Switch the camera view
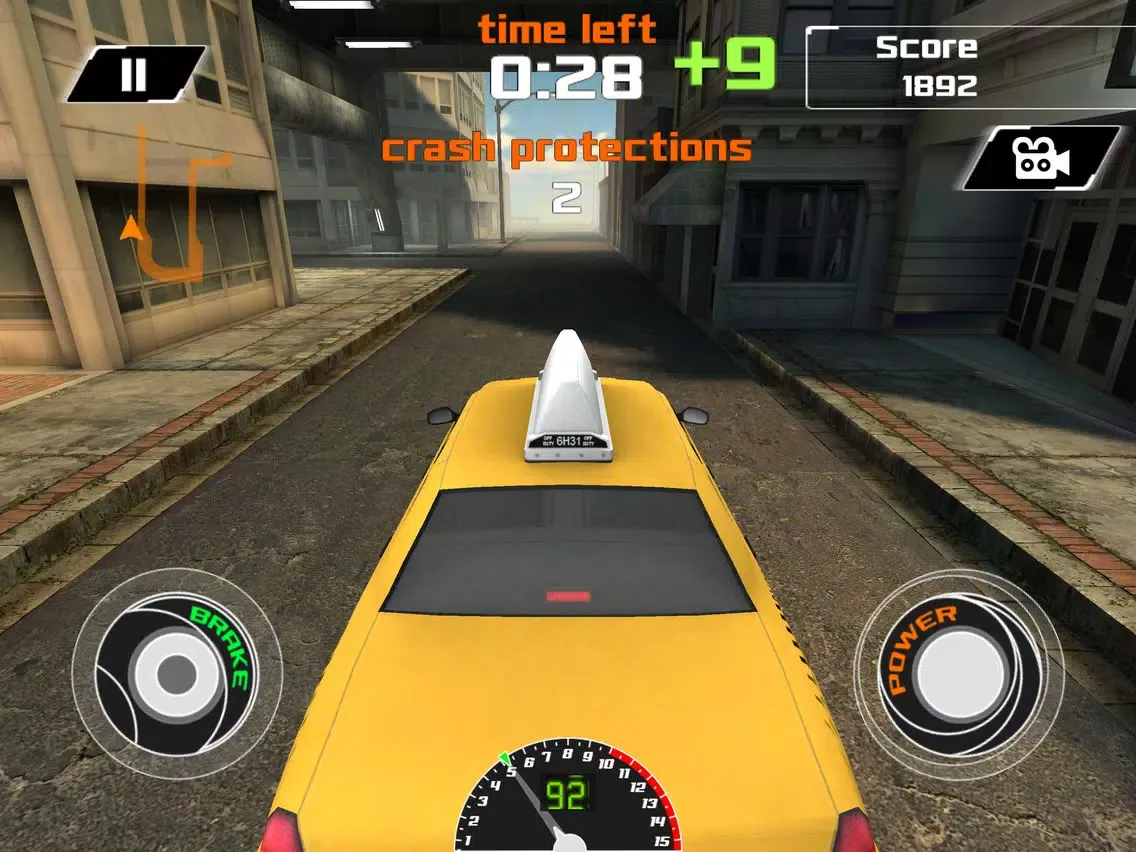The height and width of the screenshot is (852, 1136). [x=1040, y=158]
